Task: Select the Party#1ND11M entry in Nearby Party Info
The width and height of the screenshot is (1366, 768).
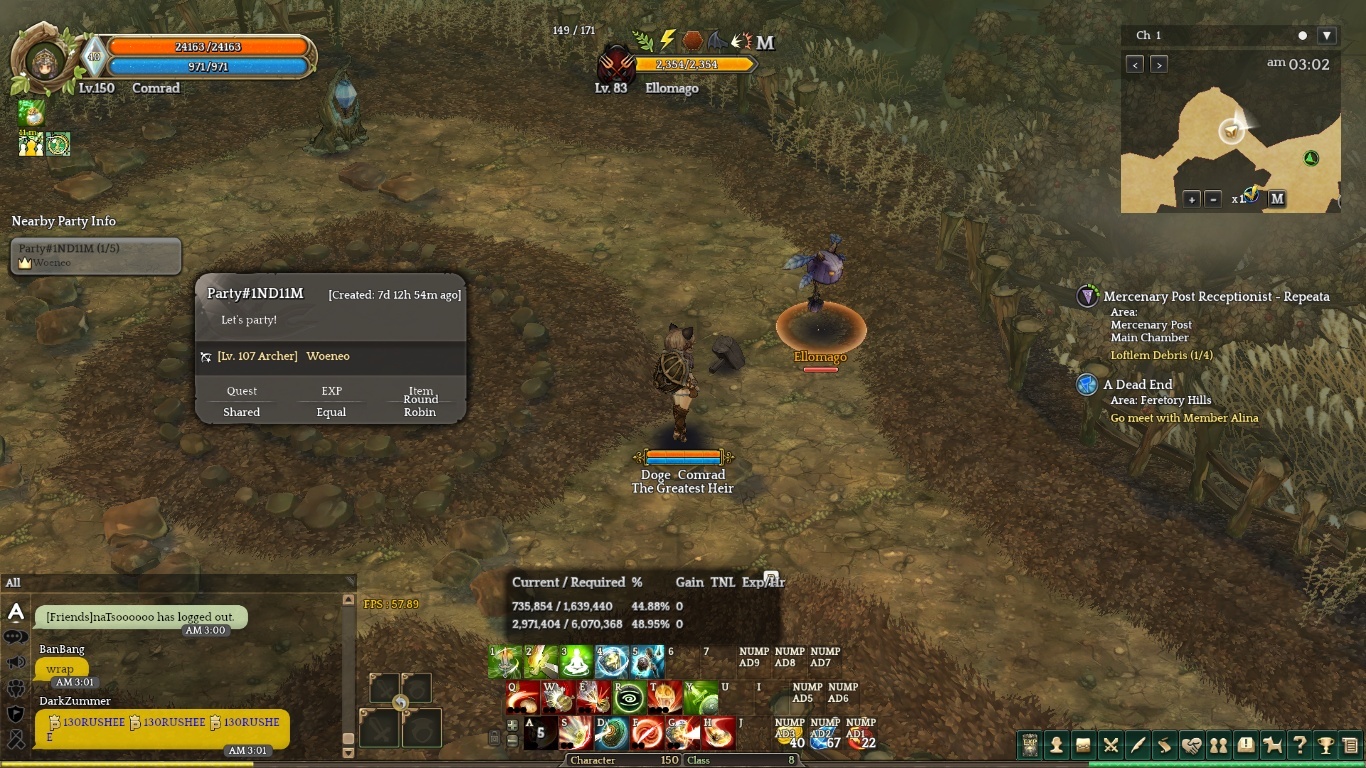Action: 96,255
